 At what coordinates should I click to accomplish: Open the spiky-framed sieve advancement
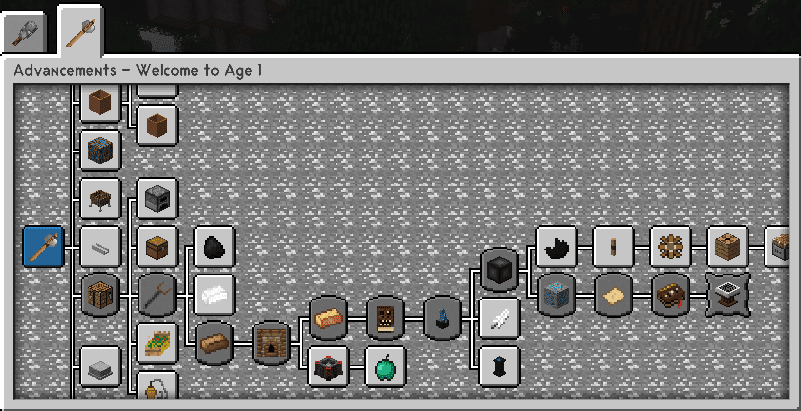[x=728, y=295]
